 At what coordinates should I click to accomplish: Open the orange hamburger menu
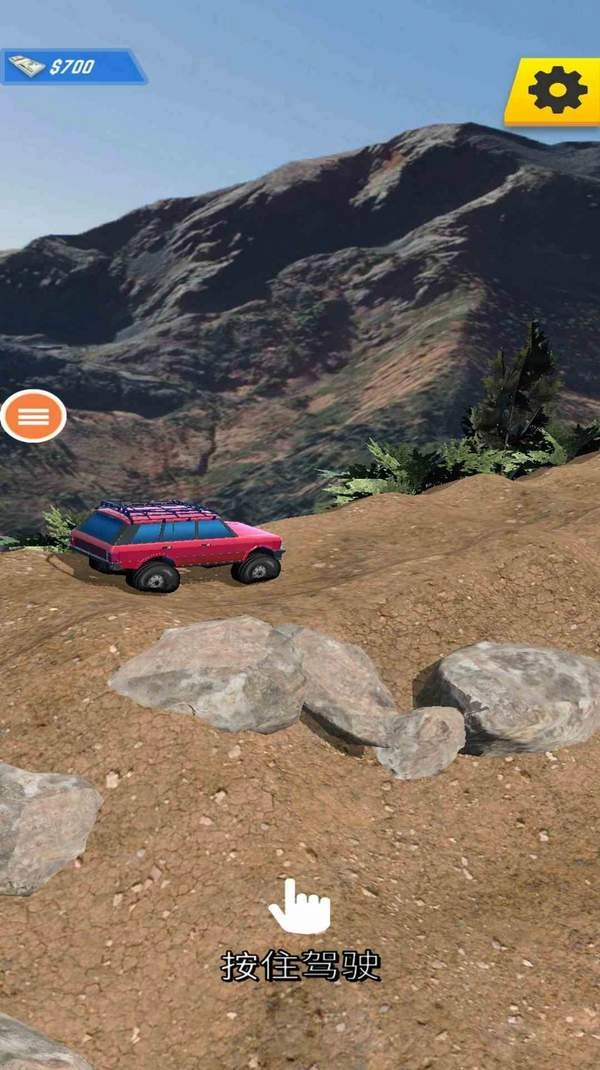coord(33,416)
